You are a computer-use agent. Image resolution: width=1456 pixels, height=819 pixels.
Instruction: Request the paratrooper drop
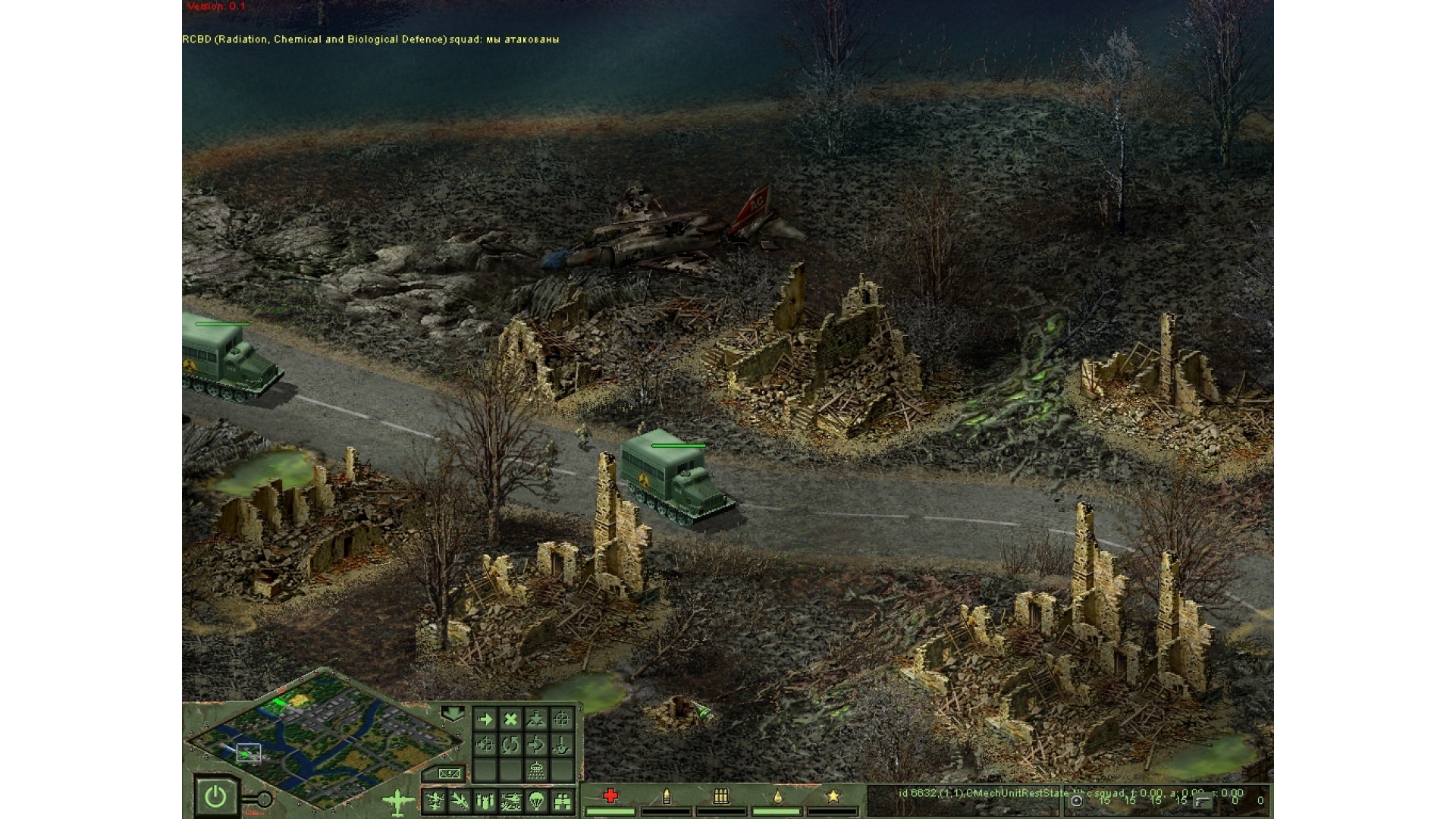coord(536,801)
